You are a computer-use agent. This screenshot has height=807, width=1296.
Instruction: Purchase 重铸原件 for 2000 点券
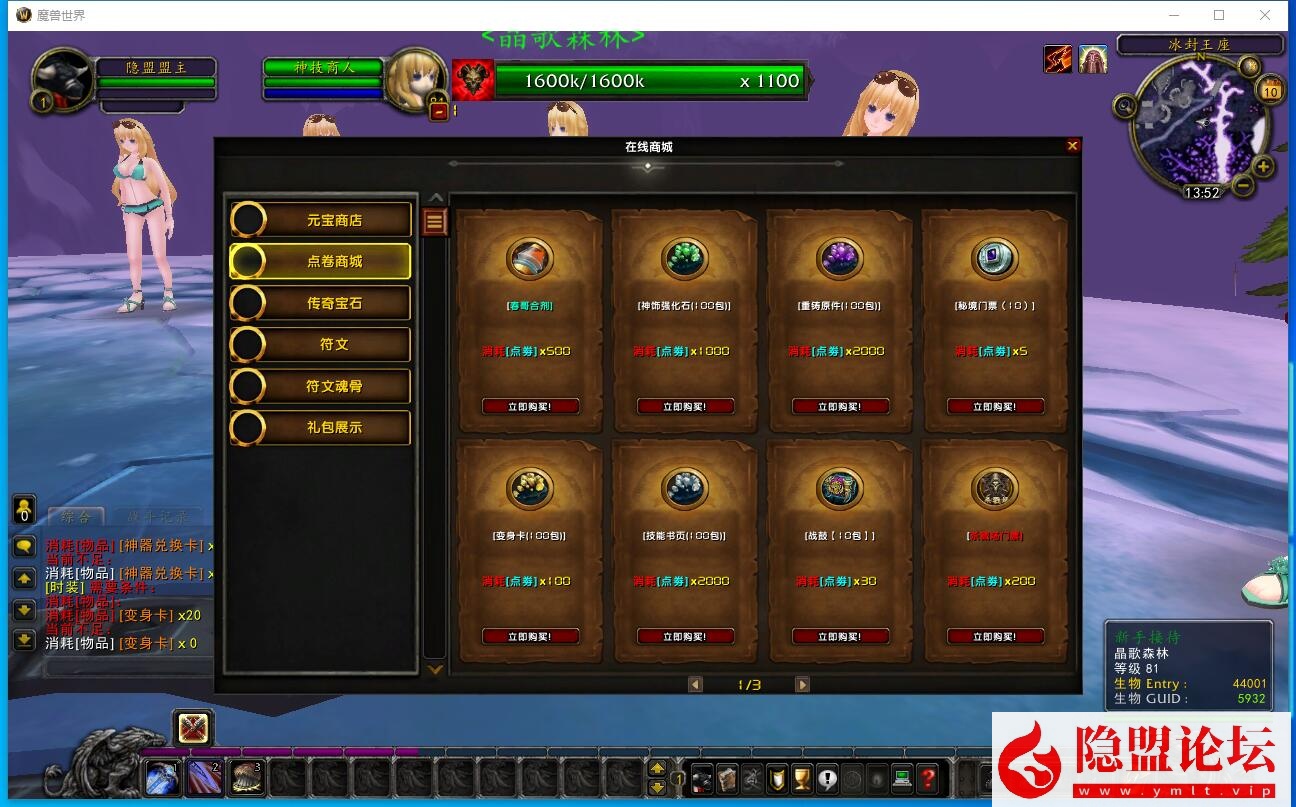[x=840, y=407]
